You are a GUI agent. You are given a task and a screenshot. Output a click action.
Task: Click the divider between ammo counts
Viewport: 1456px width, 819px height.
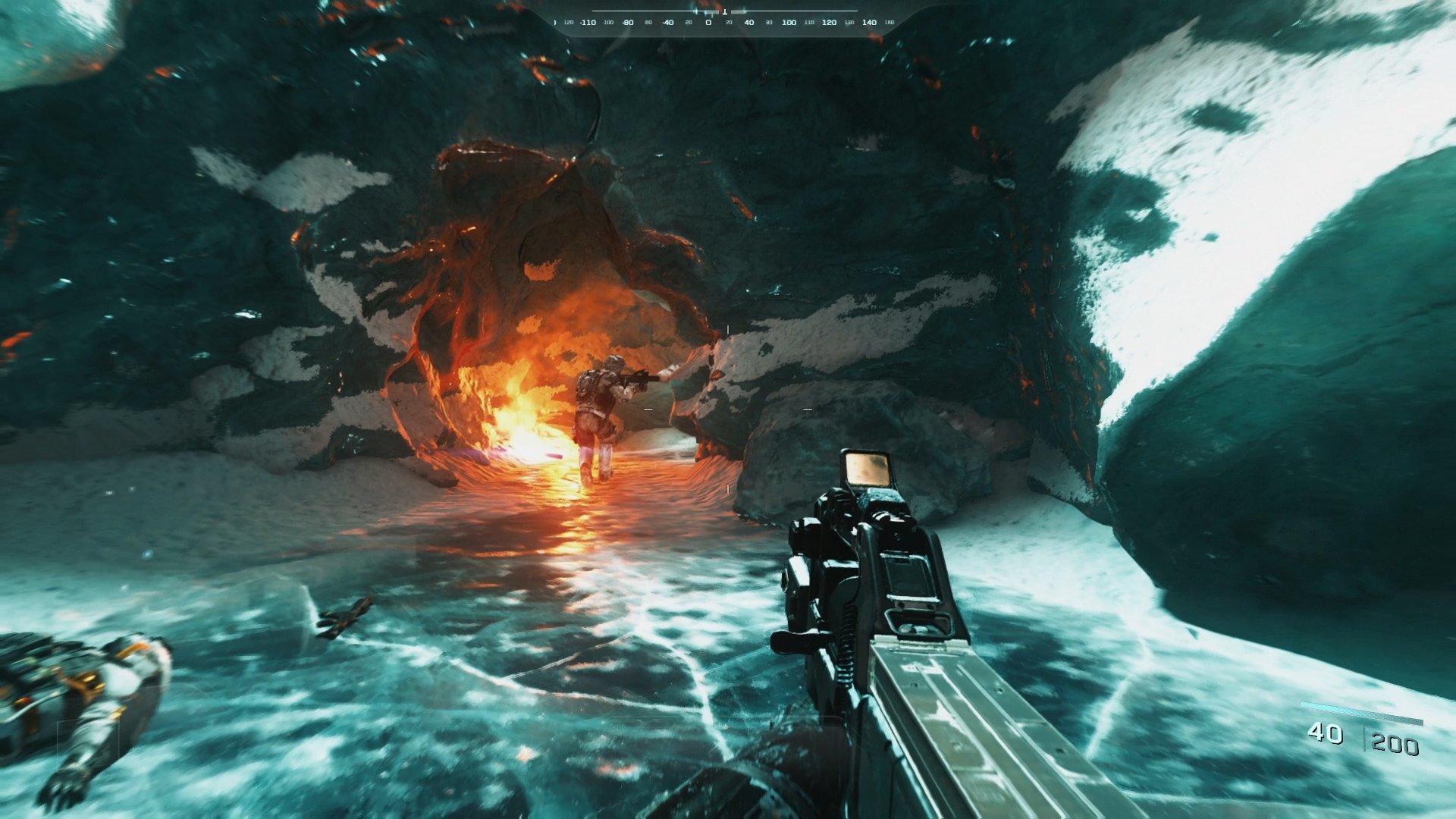click(1366, 737)
